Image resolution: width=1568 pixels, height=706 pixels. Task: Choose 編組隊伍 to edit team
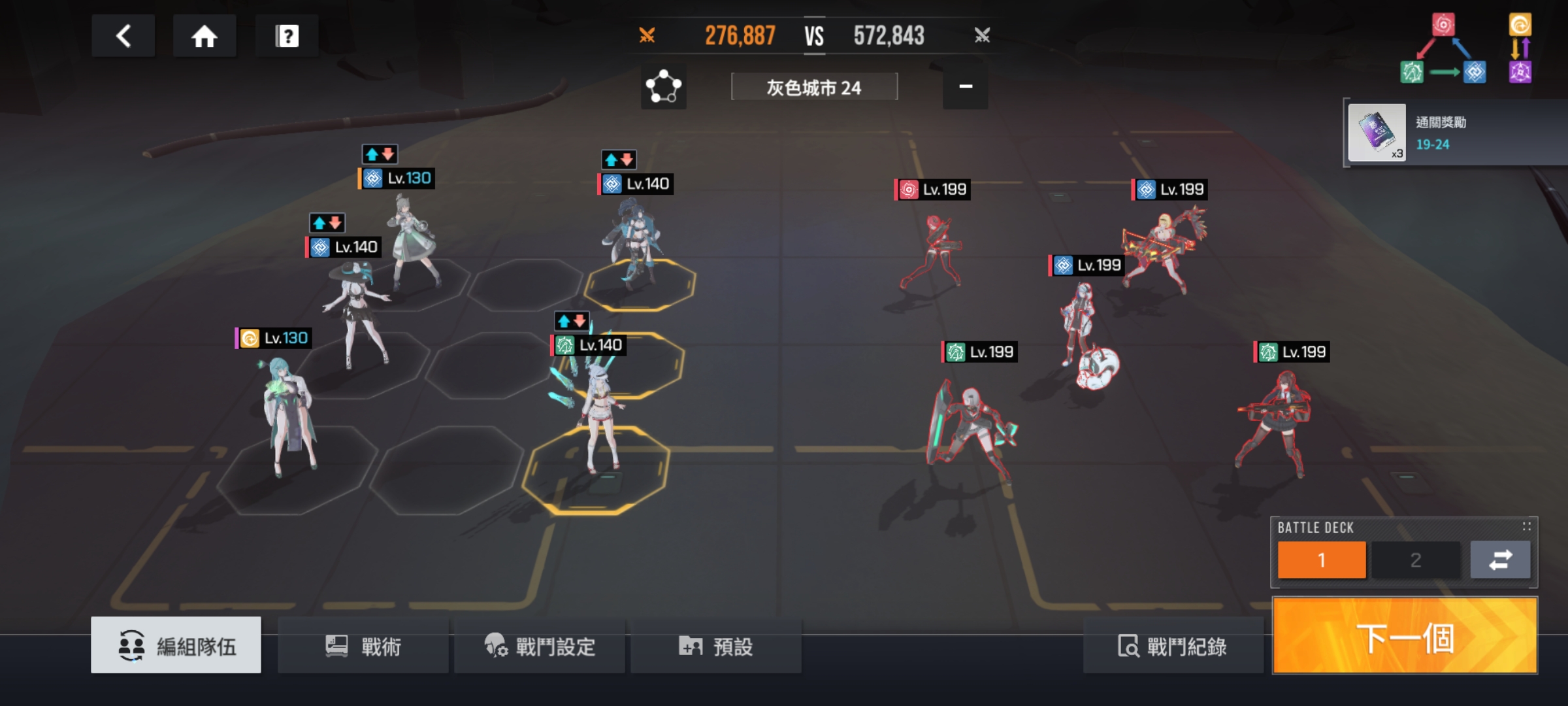[176, 647]
